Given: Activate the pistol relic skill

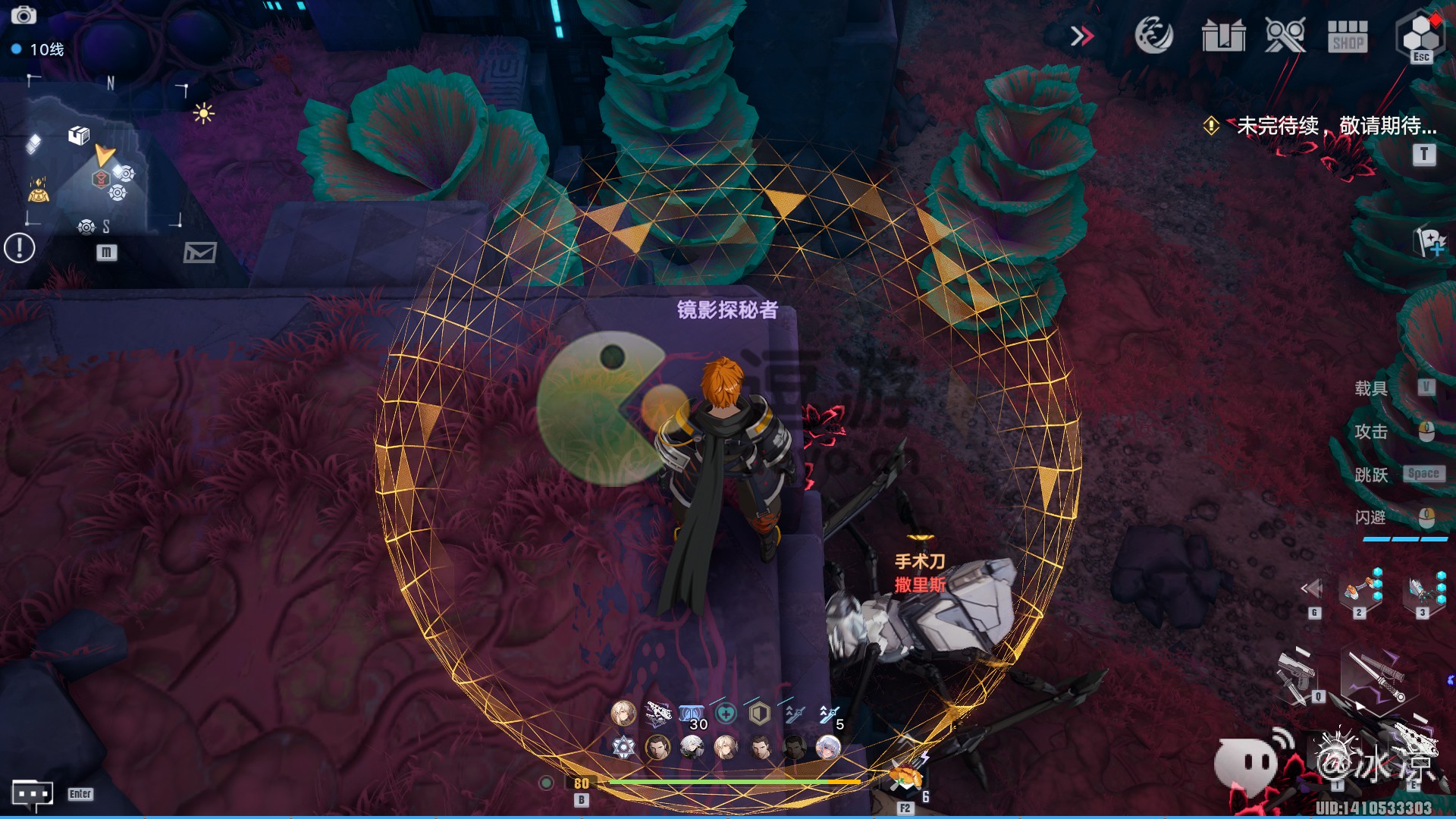Looking at the screenshot, I should 1297,674.
